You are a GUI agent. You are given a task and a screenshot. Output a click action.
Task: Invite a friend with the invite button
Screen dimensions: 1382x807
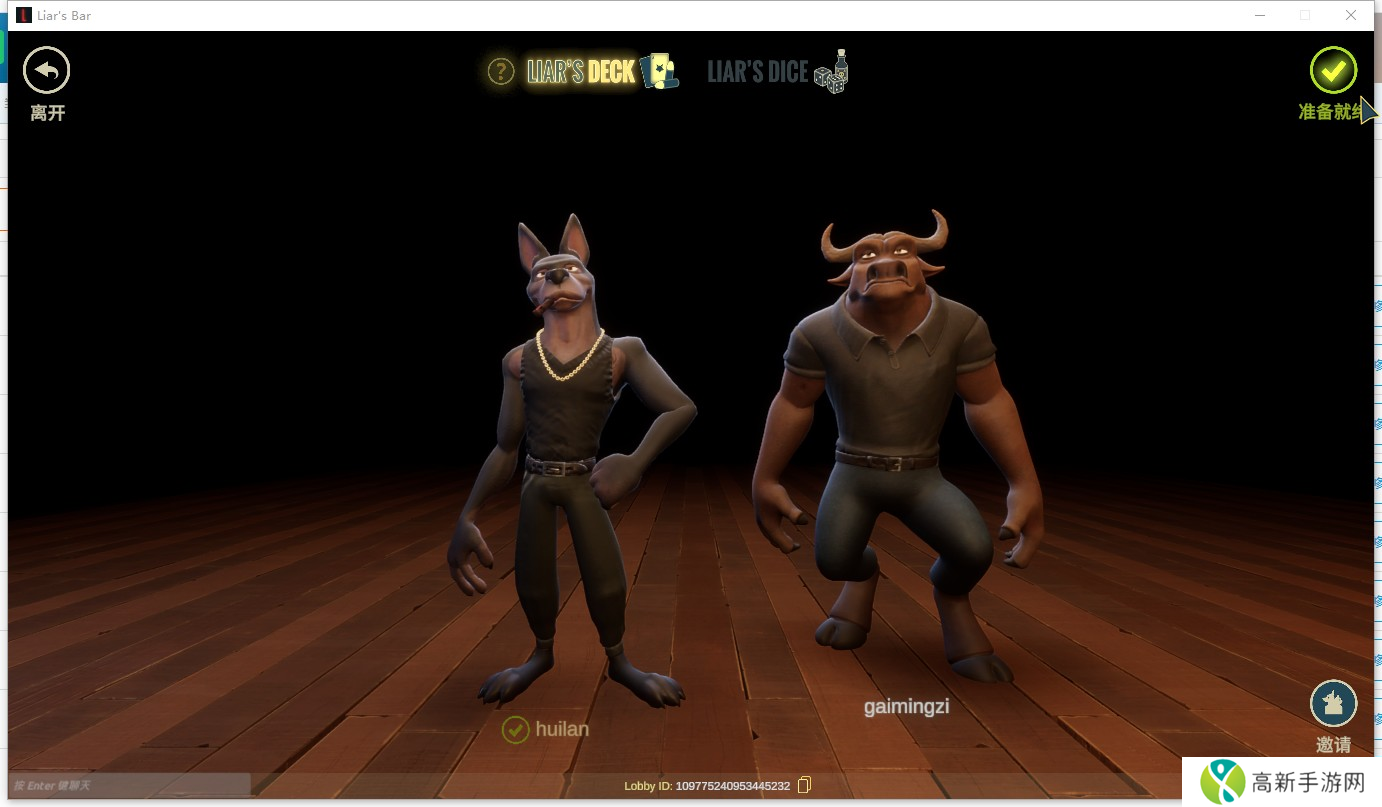[1333, 704]
